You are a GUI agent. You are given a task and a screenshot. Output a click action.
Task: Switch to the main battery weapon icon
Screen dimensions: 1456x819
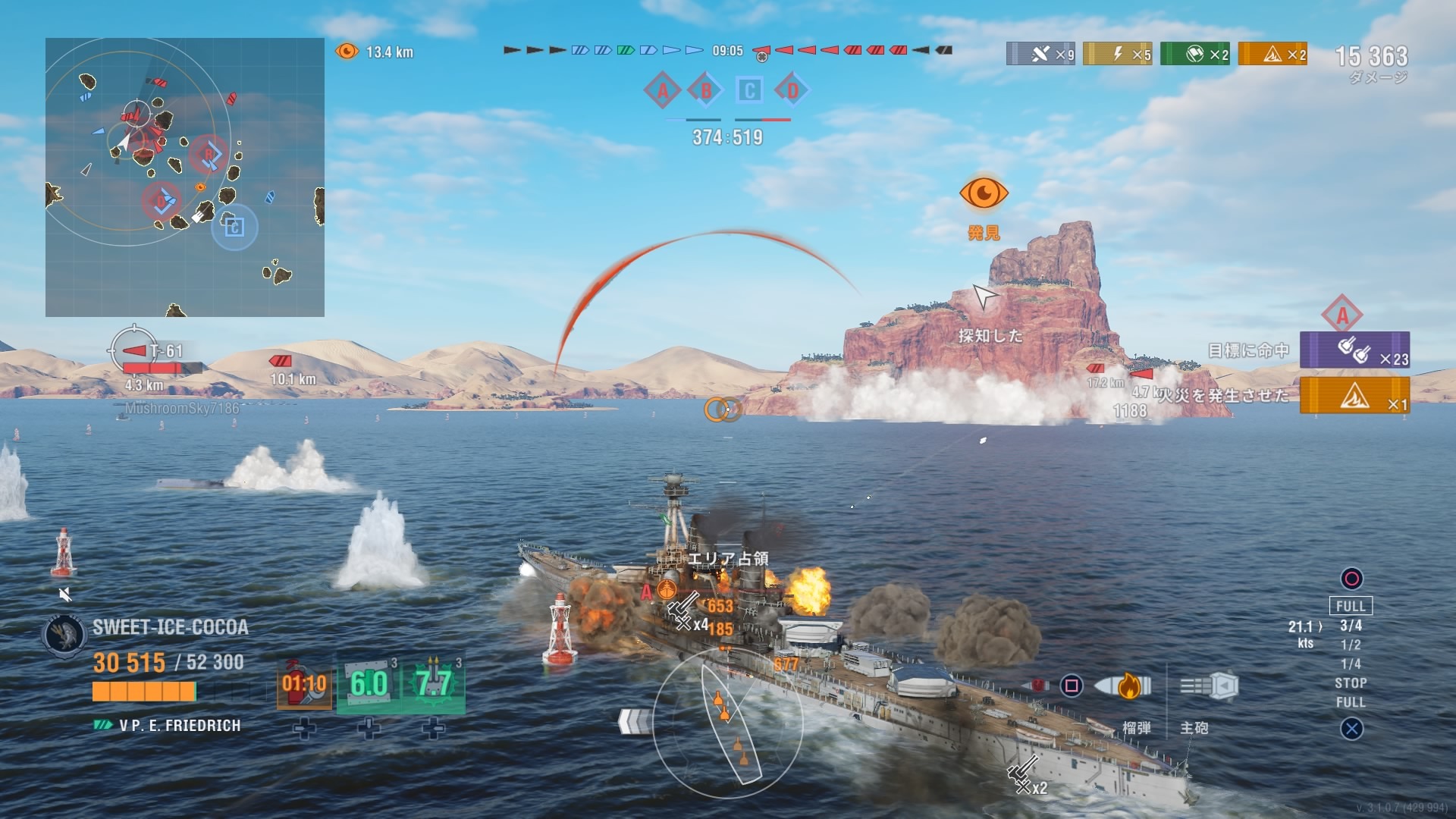[1210, 686]
